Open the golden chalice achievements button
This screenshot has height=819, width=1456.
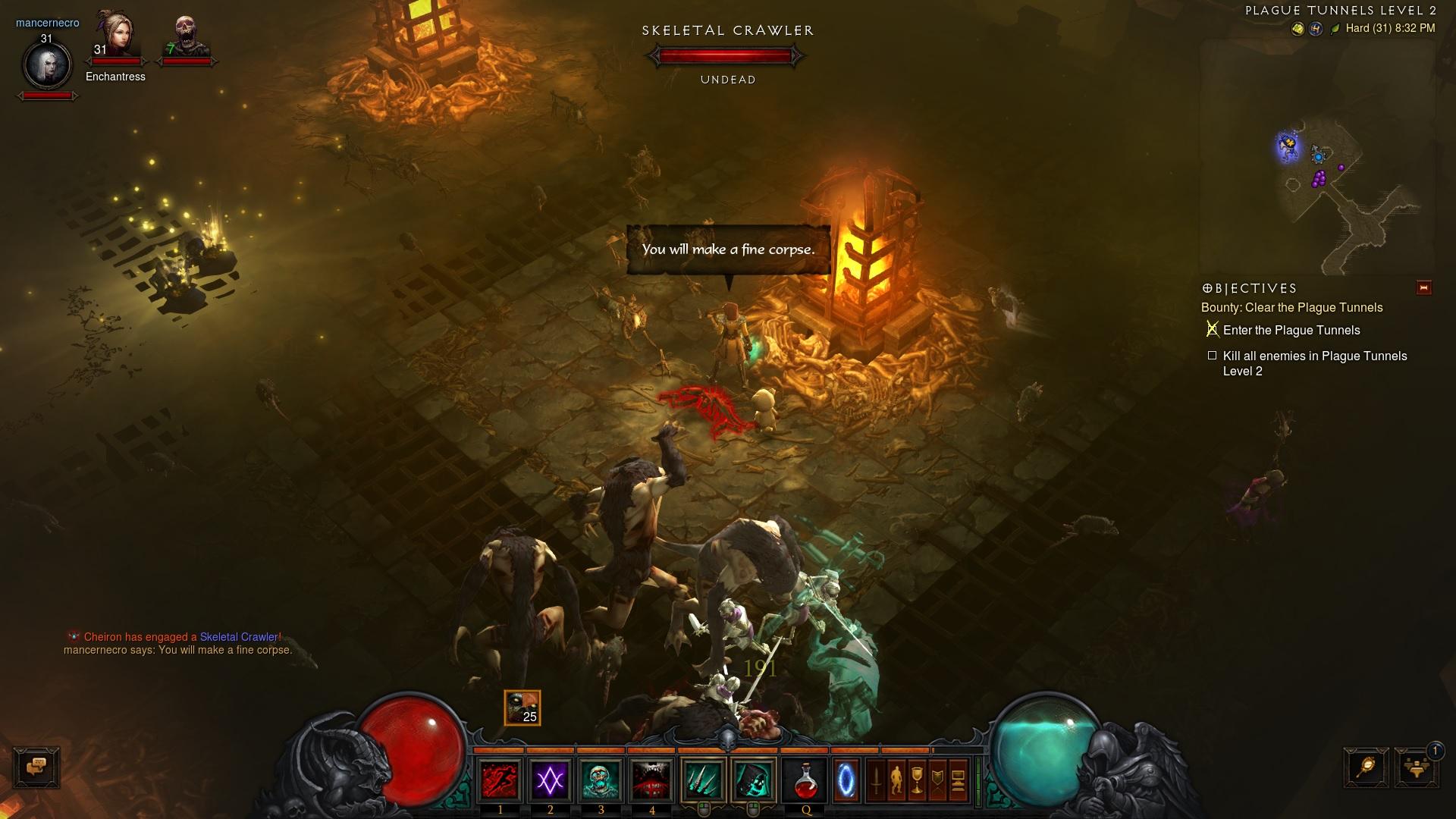click(917, 780)
